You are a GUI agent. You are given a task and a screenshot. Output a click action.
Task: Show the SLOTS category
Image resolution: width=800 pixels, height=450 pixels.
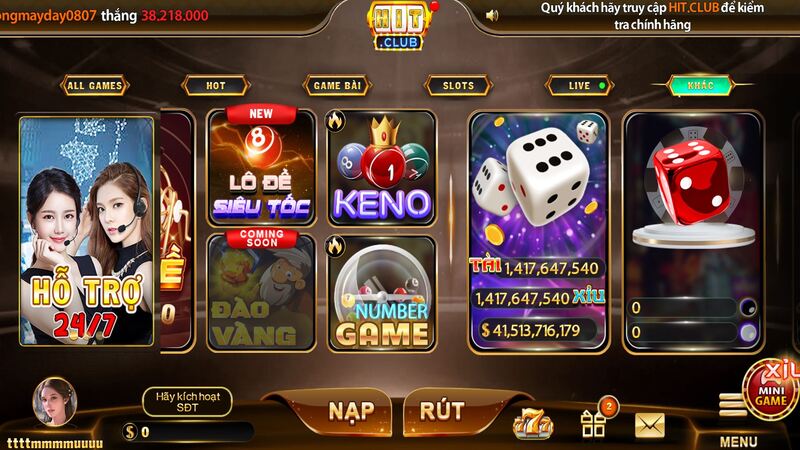pyautogui.click(x=458, y=86)
